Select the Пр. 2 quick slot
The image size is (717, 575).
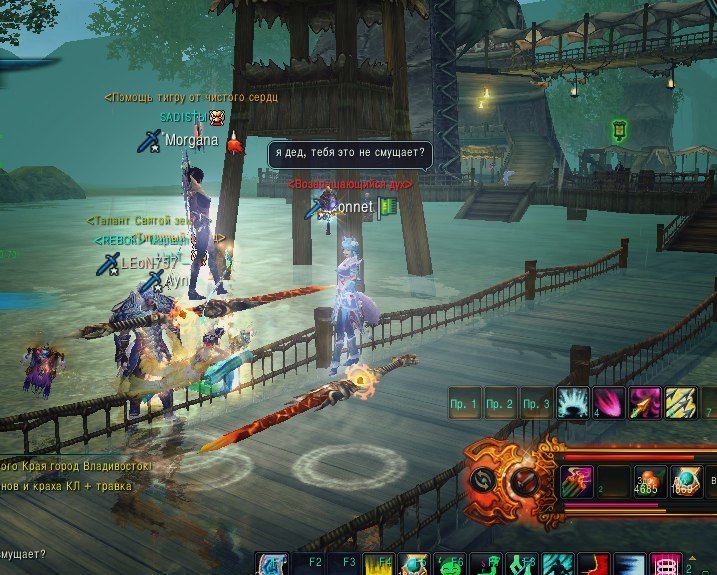pos(501,403)
